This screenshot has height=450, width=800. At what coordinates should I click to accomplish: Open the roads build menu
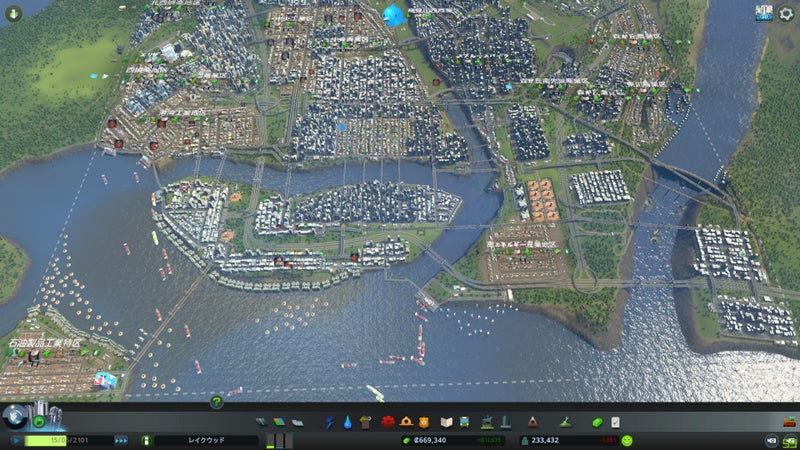point(261,422)
